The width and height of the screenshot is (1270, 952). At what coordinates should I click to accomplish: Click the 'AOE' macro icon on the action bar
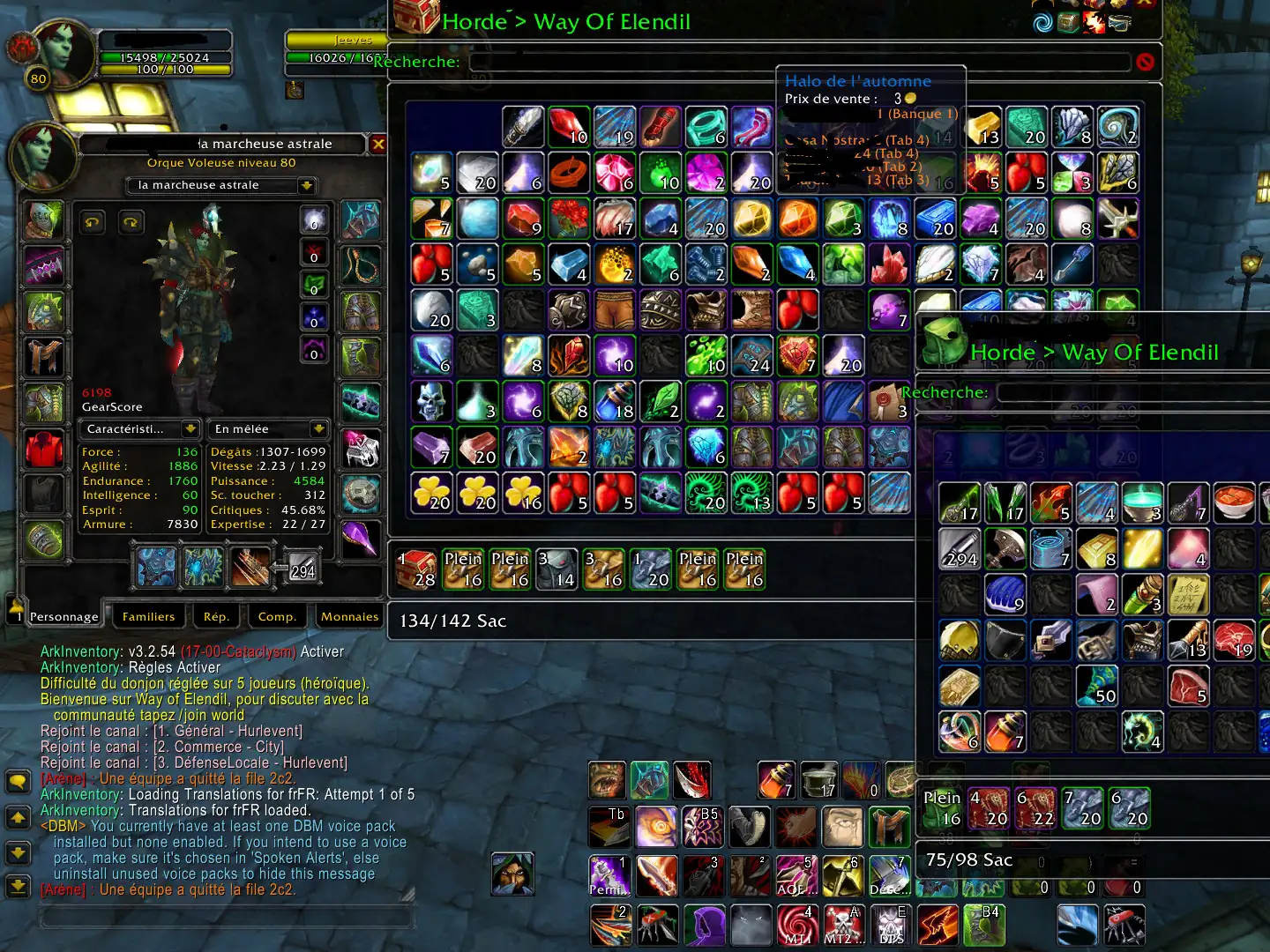[797, 875]
